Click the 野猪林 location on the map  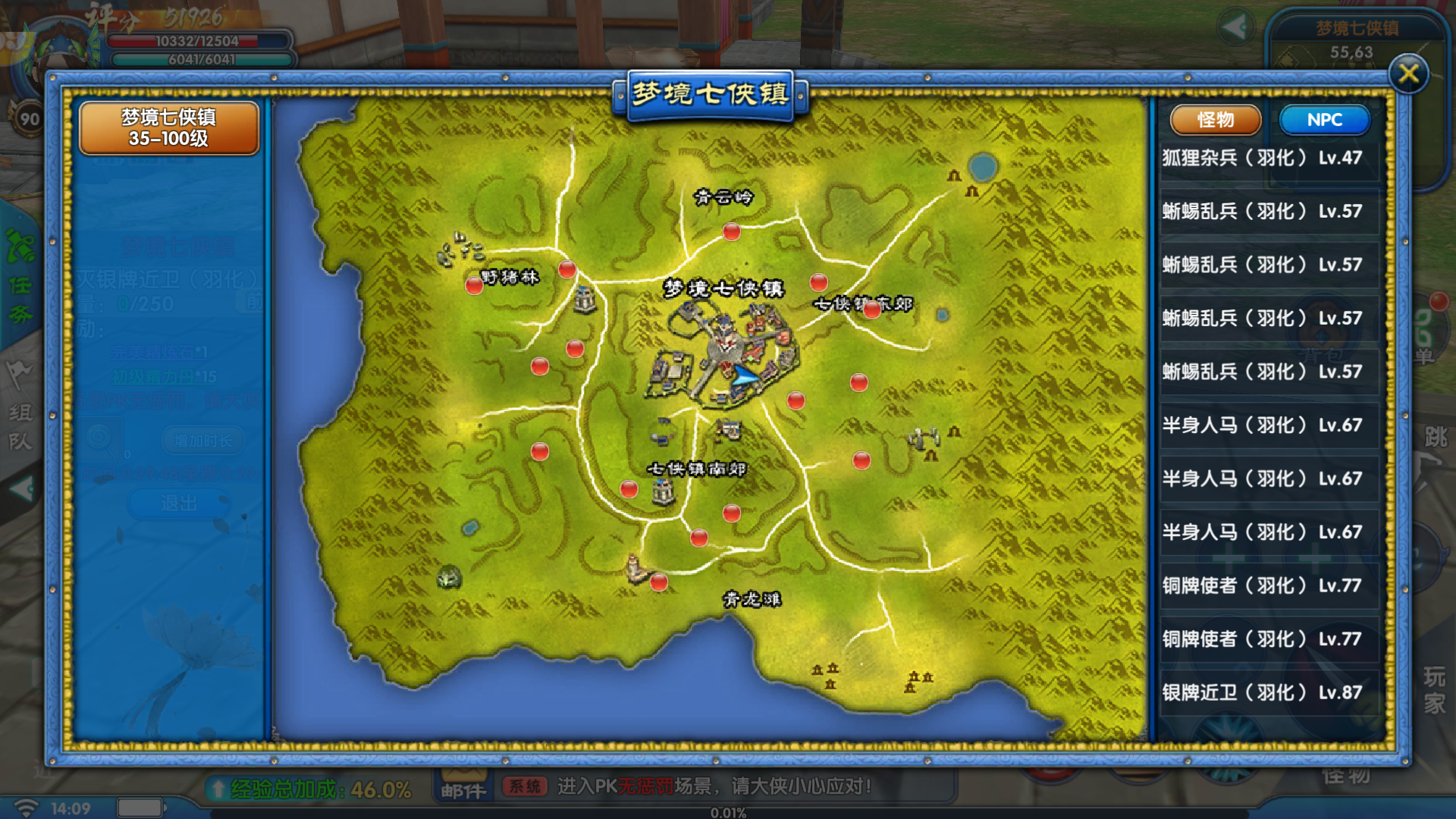509,278
